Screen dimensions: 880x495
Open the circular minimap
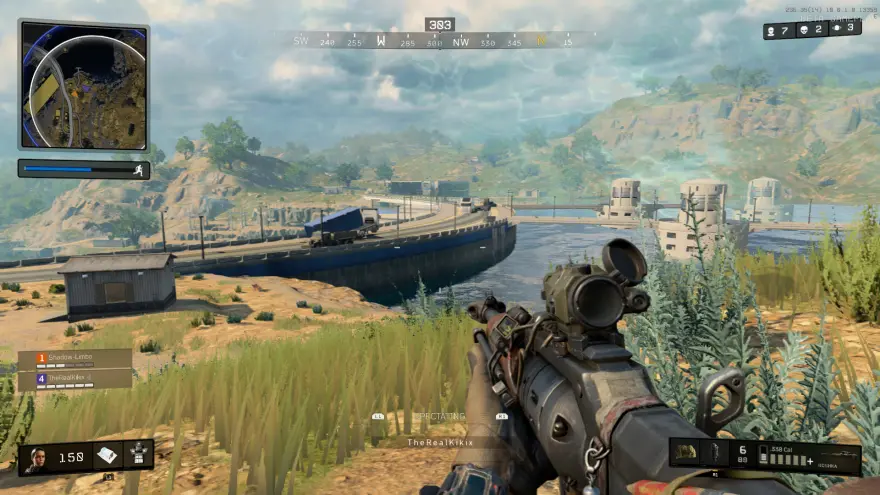coord(83,85)
